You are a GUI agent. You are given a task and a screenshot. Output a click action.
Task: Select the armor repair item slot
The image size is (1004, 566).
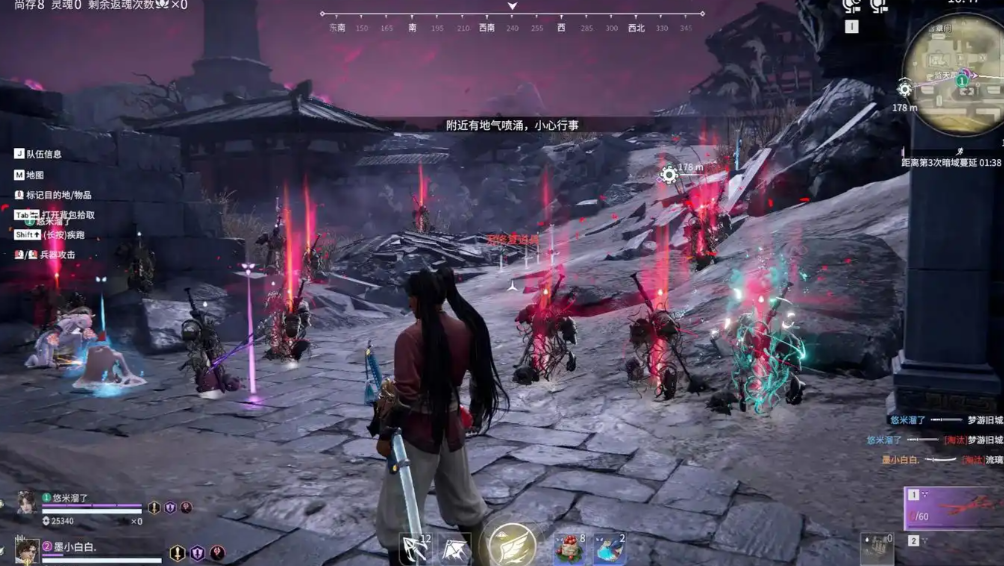tap(878, 548)
